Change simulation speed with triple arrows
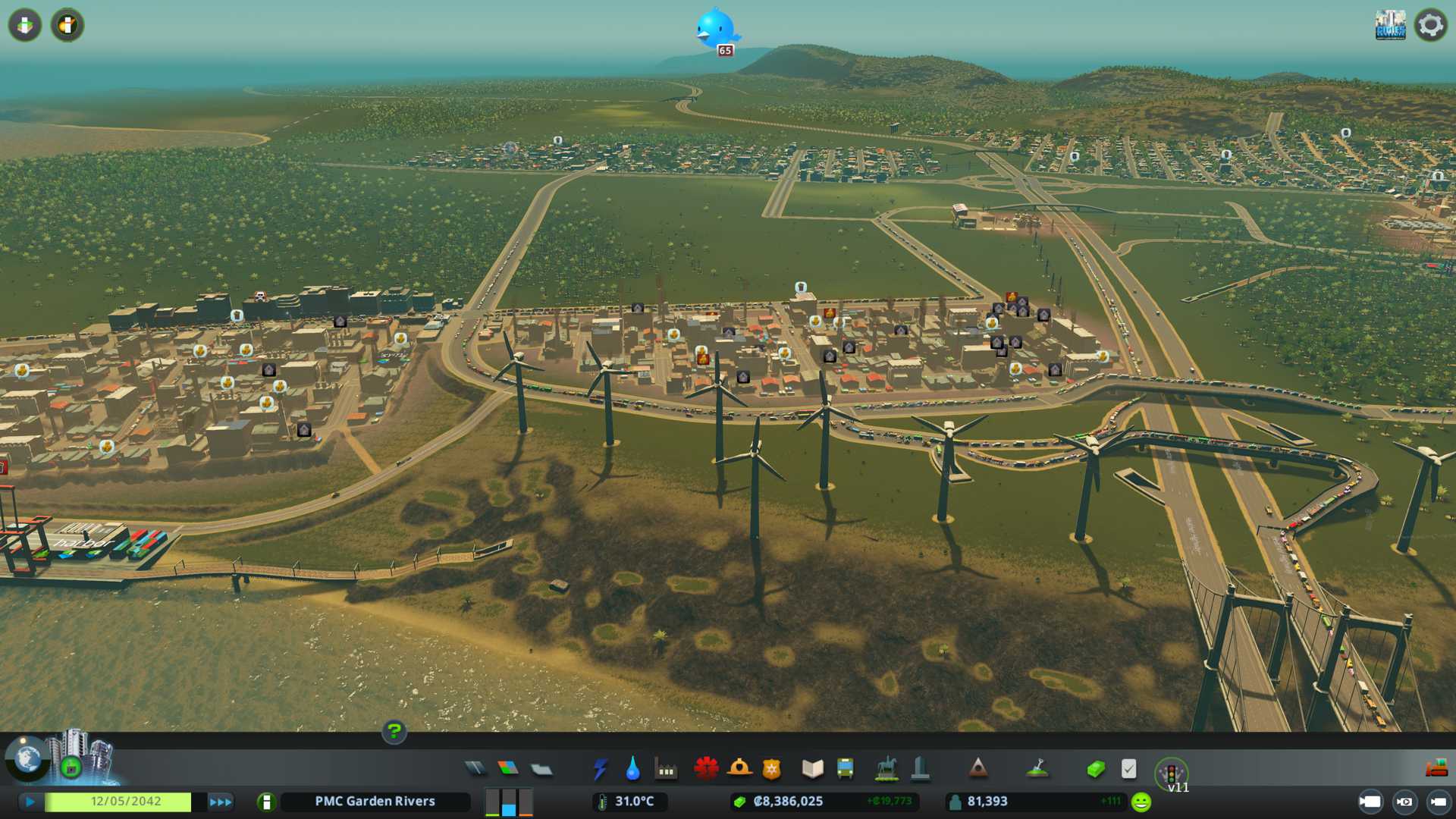The height and width of the screenshot is (819, 1456). pos(220,802)
